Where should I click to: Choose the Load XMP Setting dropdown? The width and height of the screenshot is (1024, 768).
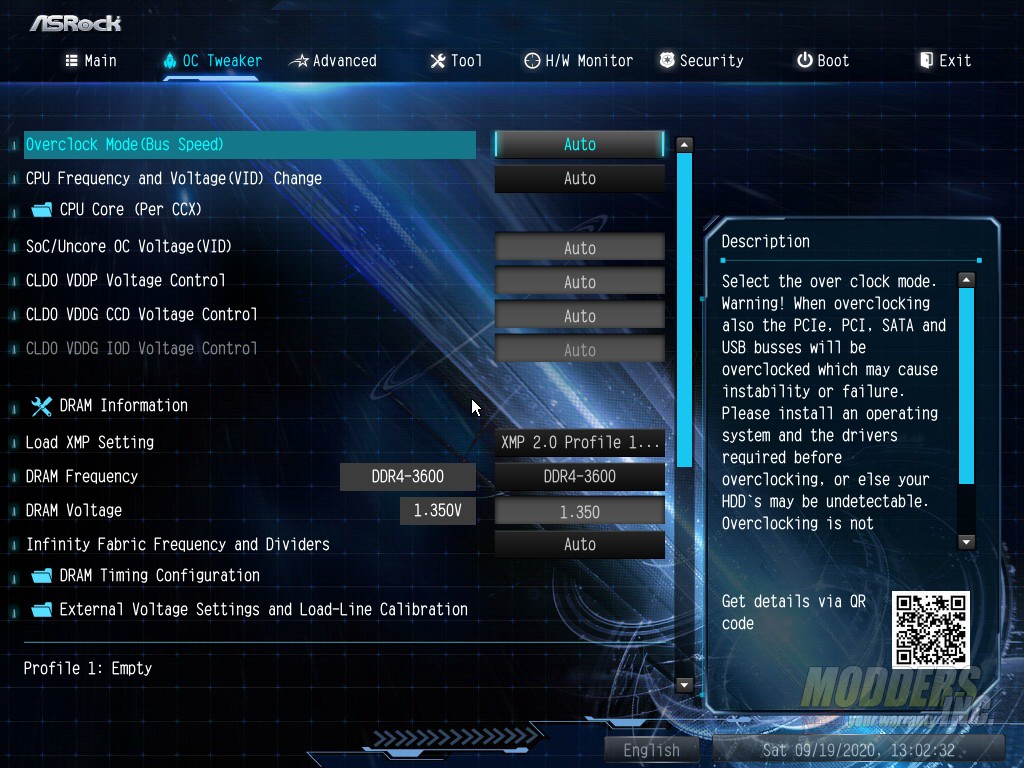coord(579,442)
